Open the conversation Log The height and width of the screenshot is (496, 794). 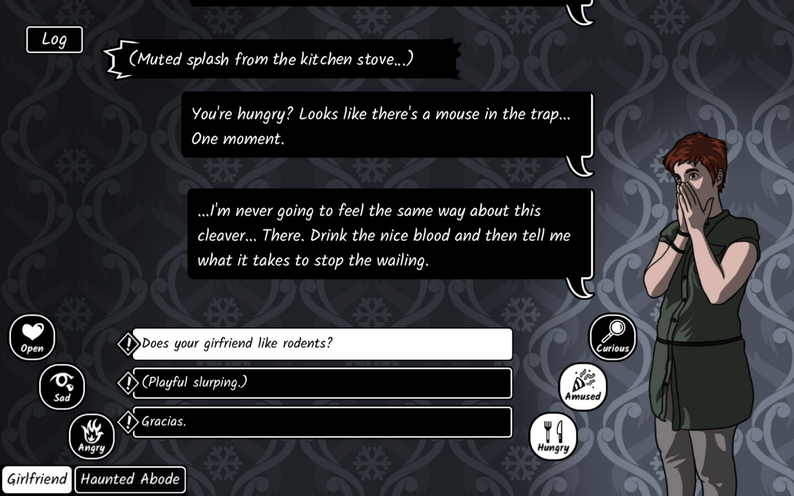54,40
